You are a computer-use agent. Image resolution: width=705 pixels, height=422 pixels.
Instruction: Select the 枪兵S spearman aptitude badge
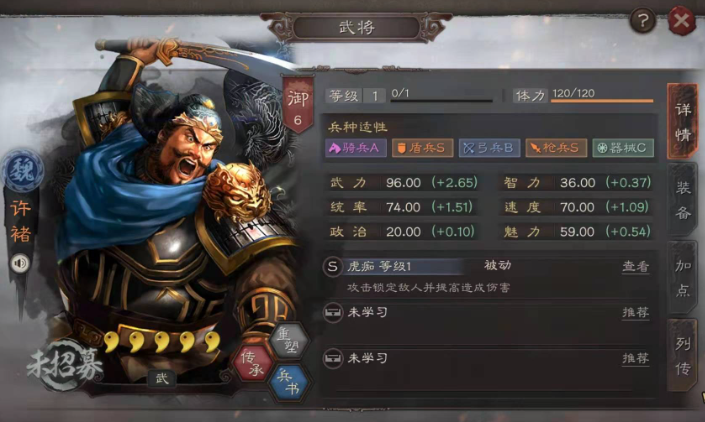[x=556, y=148]
